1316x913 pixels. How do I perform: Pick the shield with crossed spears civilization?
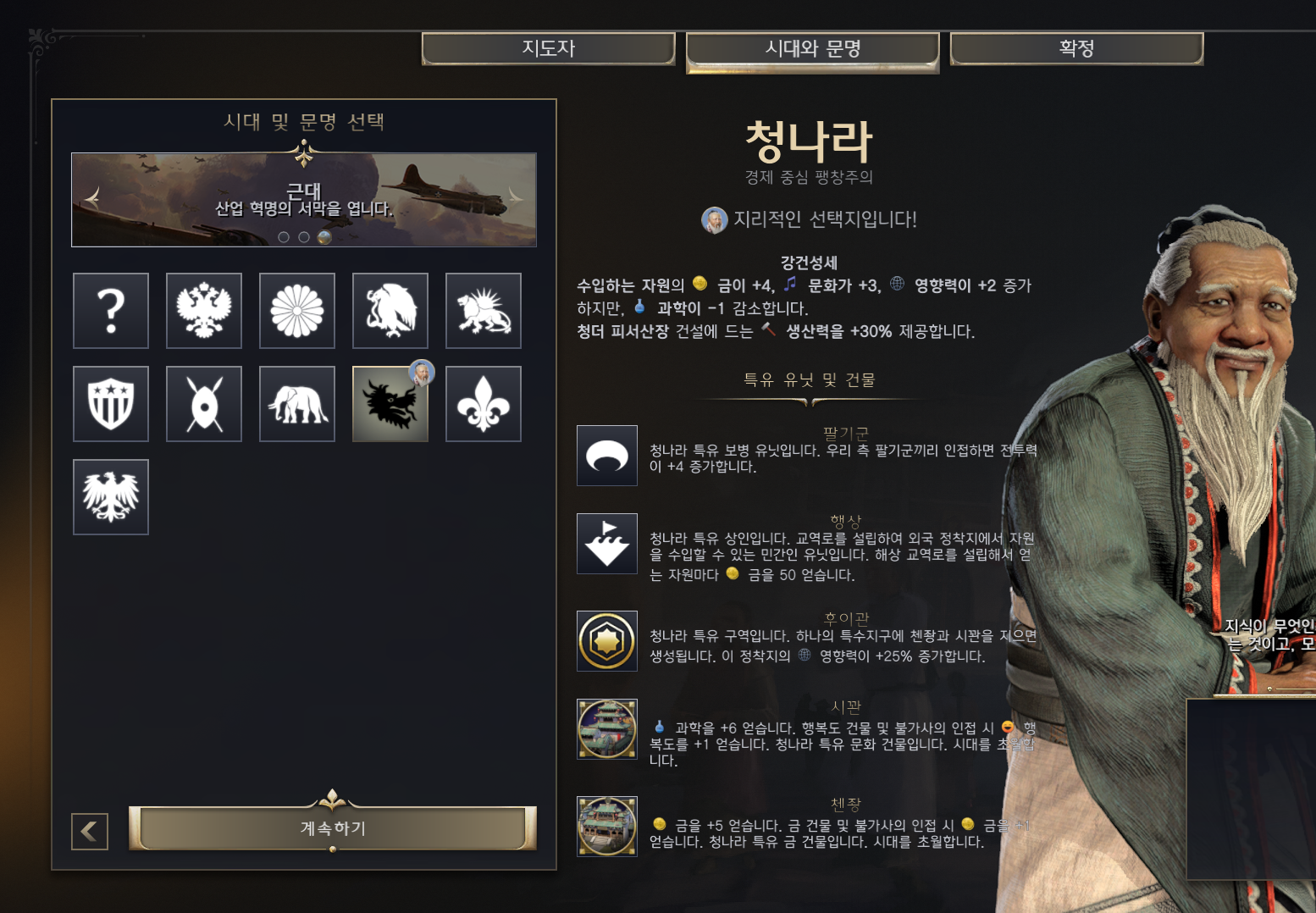coord(204,404)
